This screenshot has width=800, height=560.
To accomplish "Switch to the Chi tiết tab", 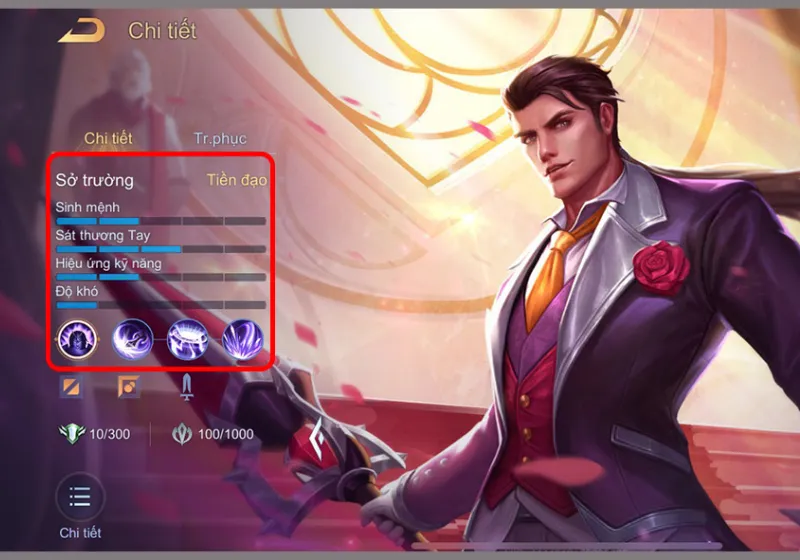I will click(x=108, y=138).
